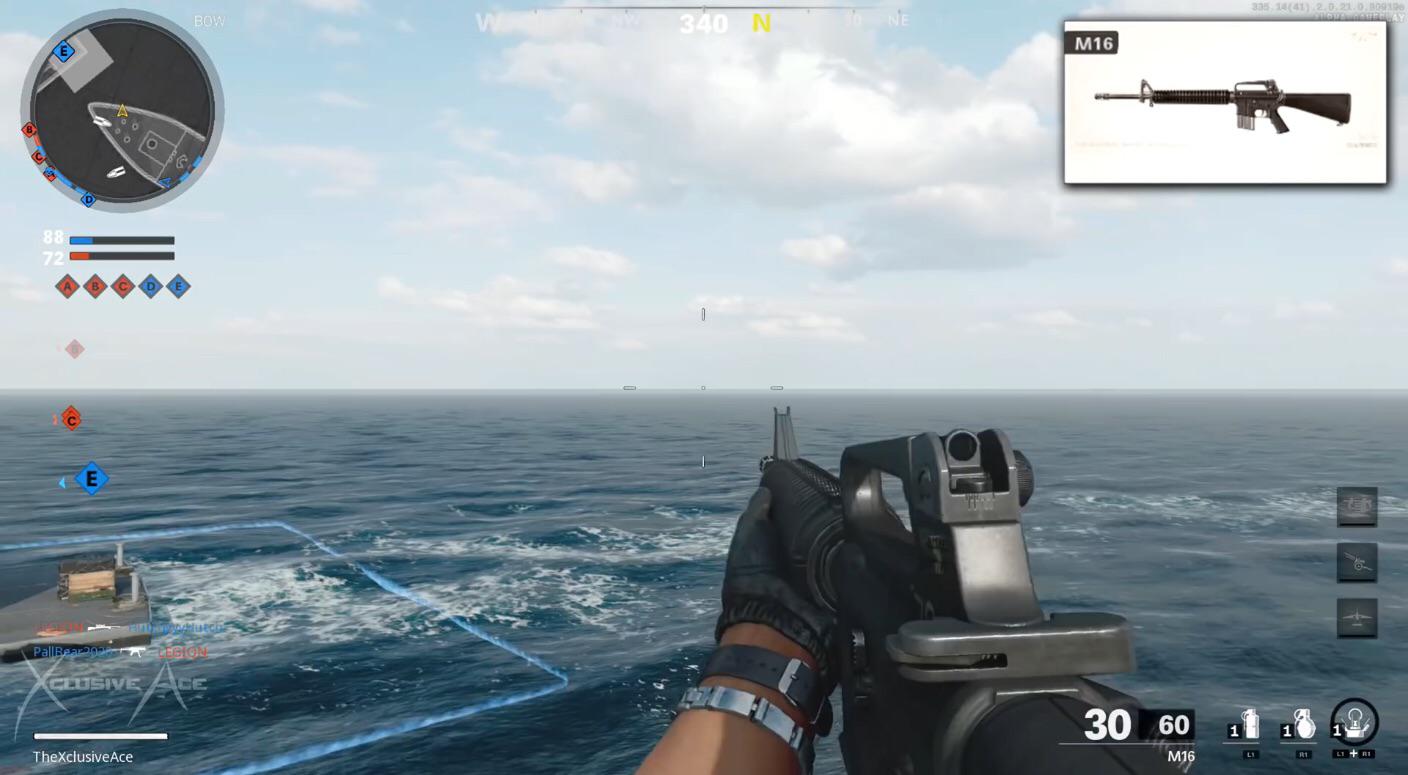Click the red C objective marker in world

pyautogui.click(x=70, y=419)
